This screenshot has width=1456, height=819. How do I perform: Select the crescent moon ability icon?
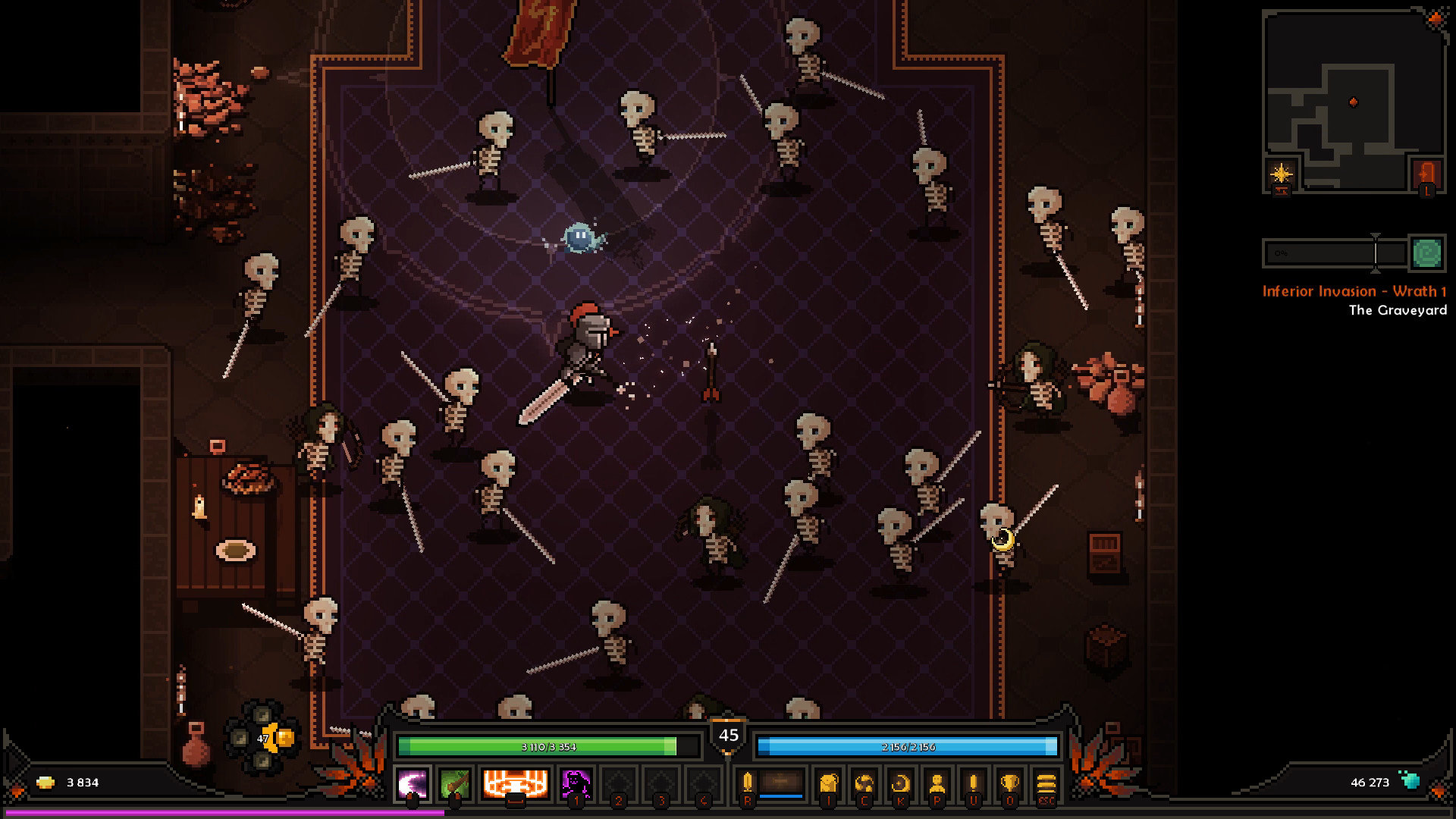pos(411,785)
